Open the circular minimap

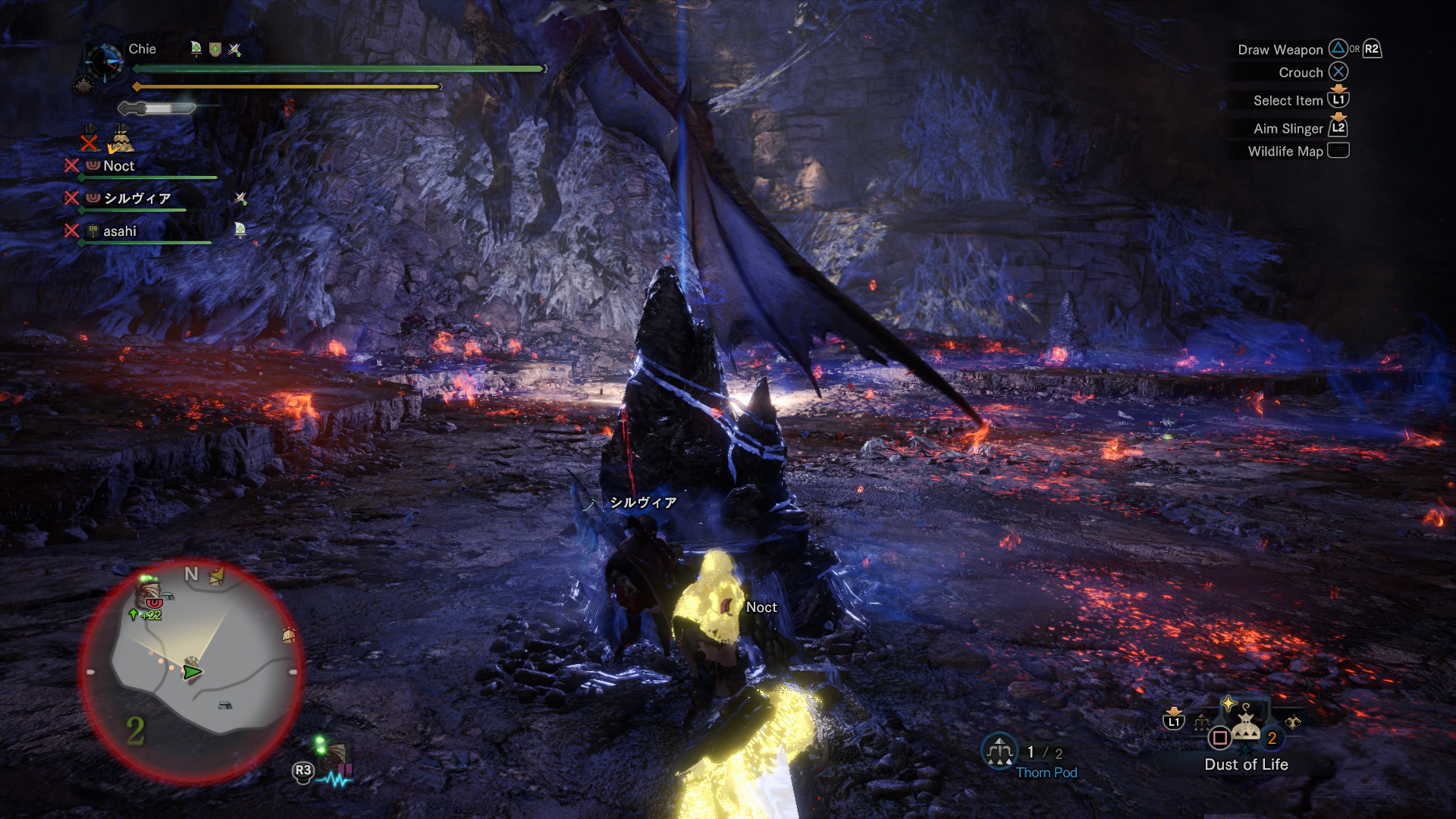pyautogui.click(x=191, y=672)
